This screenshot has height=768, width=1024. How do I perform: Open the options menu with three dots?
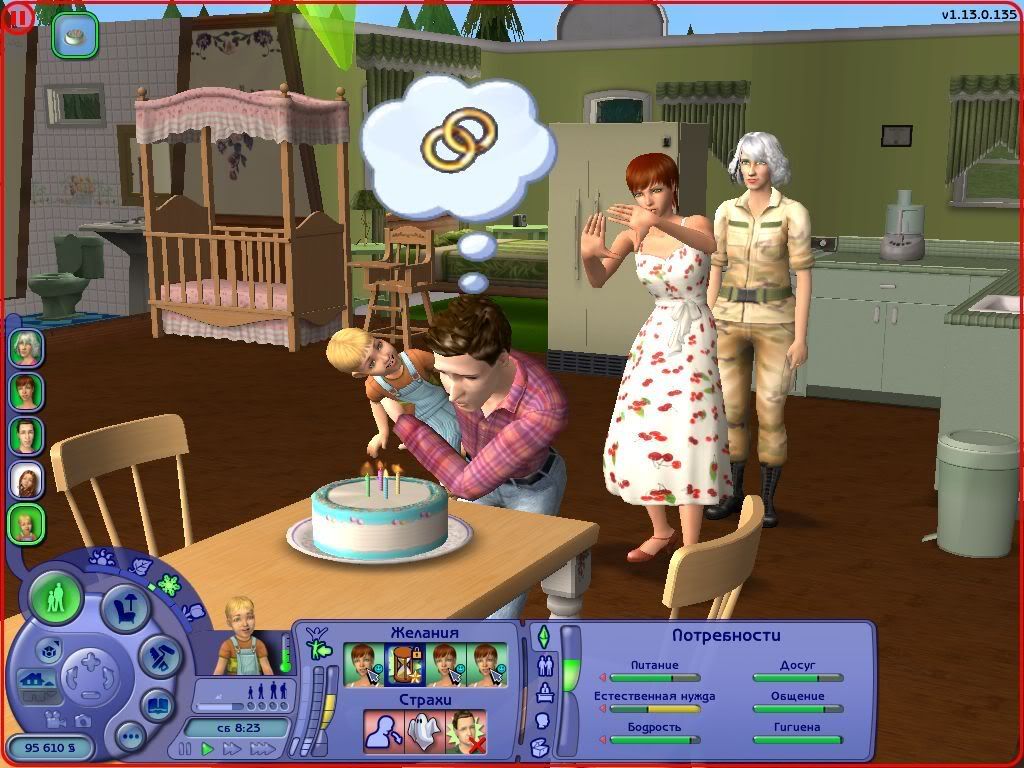tap(130, 738)
